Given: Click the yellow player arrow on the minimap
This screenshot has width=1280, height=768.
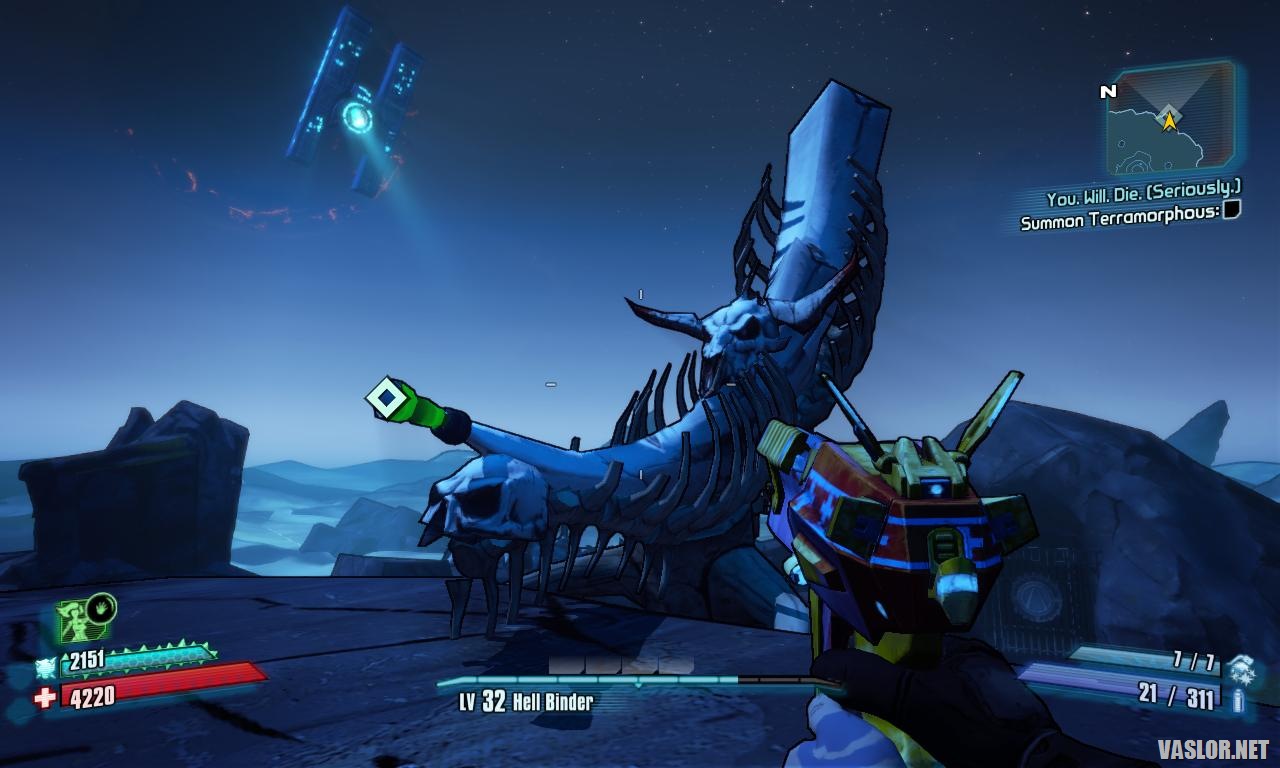Looking at the screenshot, I should point(1168,121).
